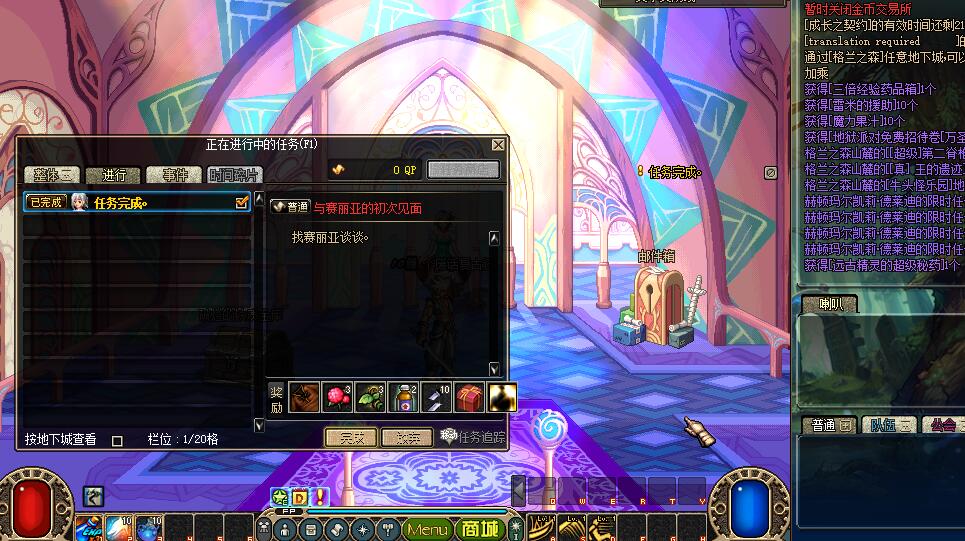Viewport: 965px width, 541px height.
Task: Inspect the red gift box reward
Action: coord(470,398)
